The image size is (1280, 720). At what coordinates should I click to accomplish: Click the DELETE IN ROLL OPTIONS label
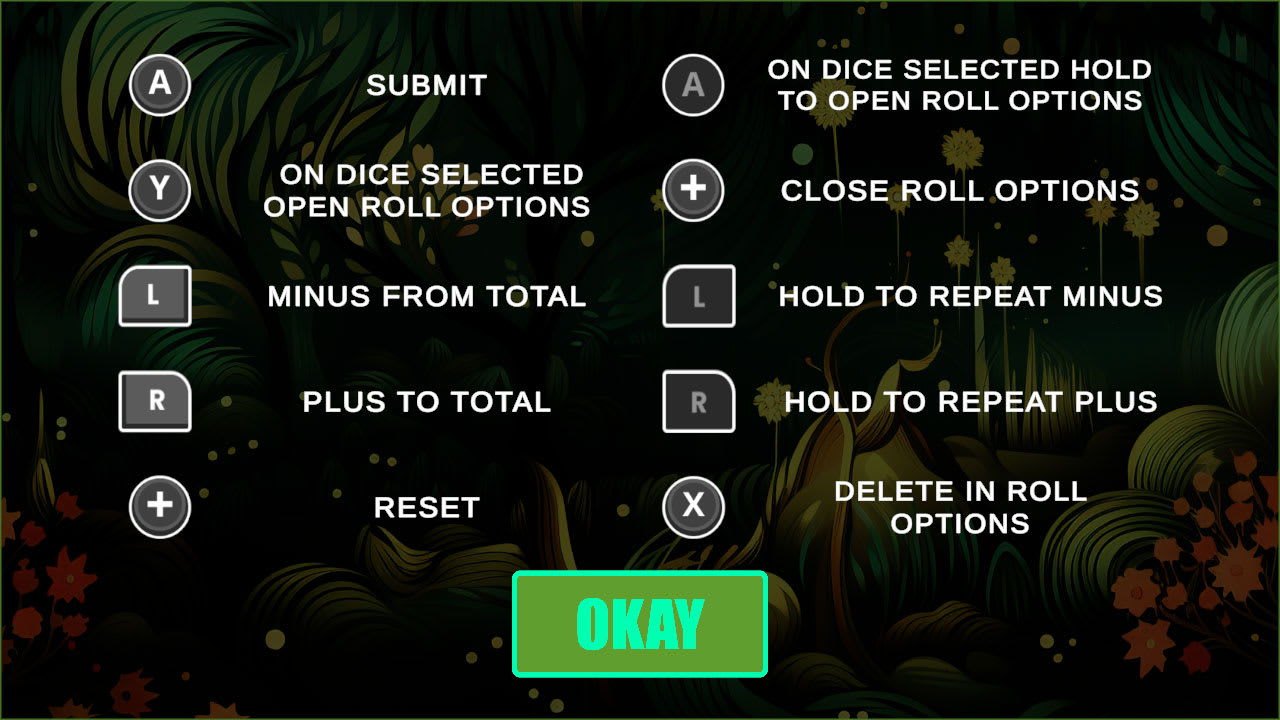click(x=962, y=507)
